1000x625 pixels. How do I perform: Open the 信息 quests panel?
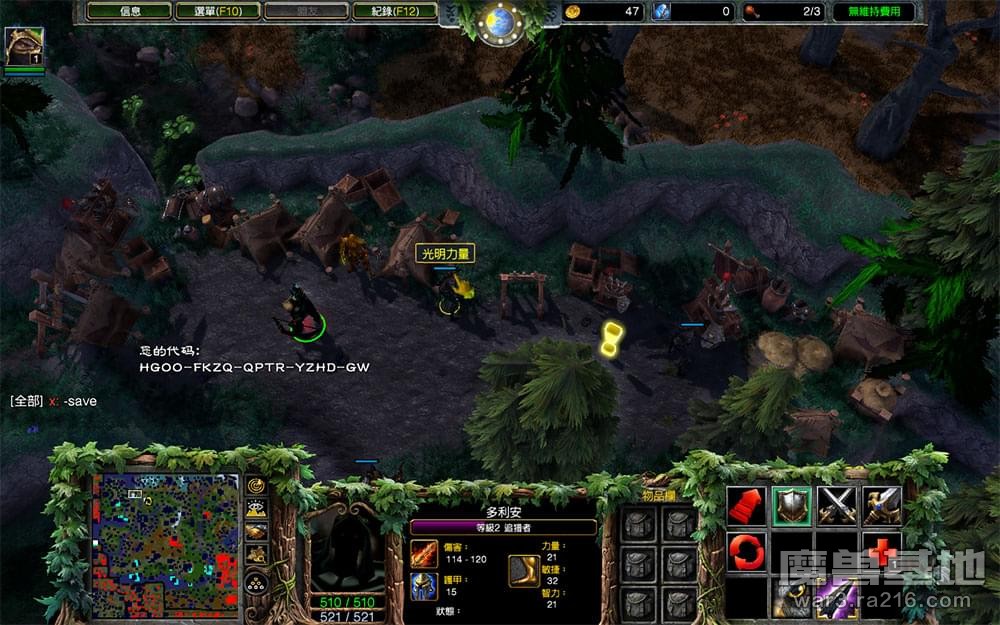click(128, 12)
